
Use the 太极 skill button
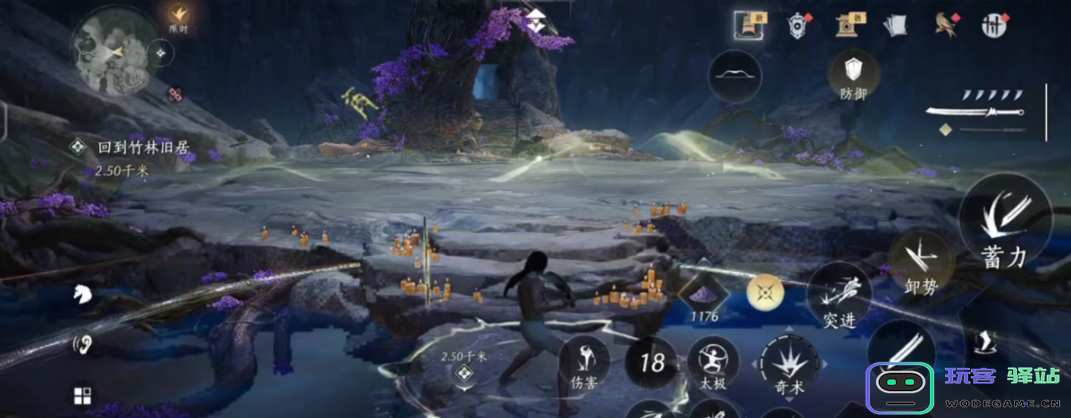pos(713,362)
